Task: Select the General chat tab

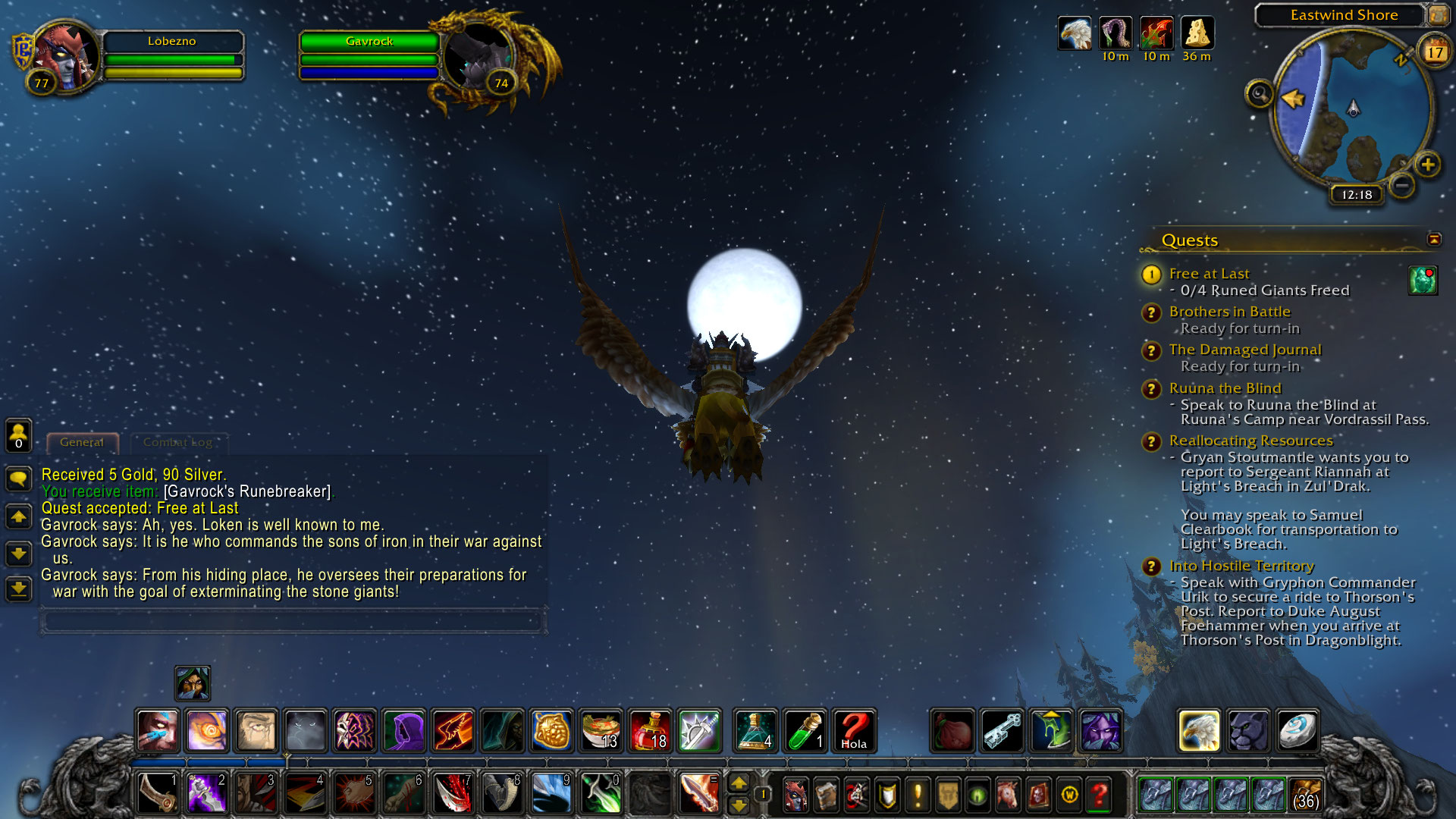Action: coord(82,442)
